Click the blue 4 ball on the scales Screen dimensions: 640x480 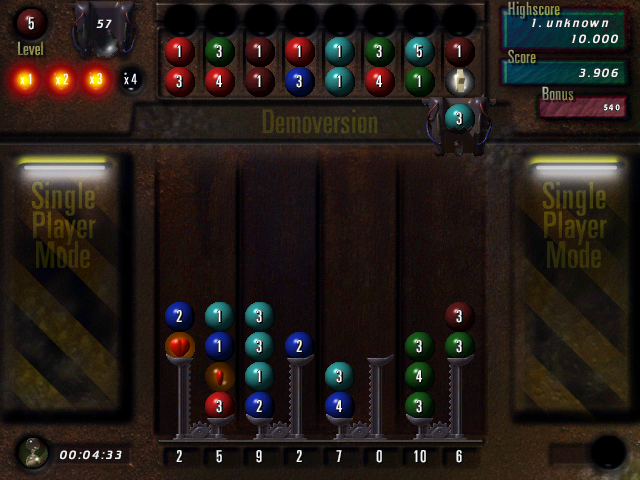pyautogui.click(x=339, y=405)
